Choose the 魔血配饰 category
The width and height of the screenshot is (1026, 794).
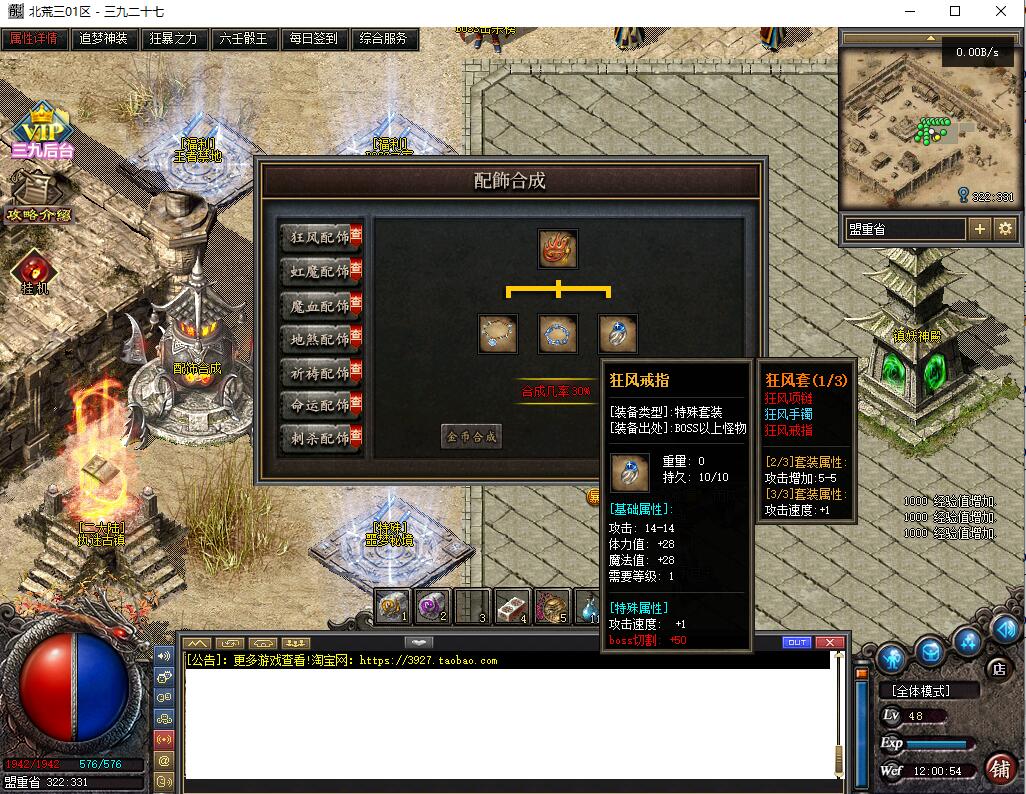coord(320,305)
